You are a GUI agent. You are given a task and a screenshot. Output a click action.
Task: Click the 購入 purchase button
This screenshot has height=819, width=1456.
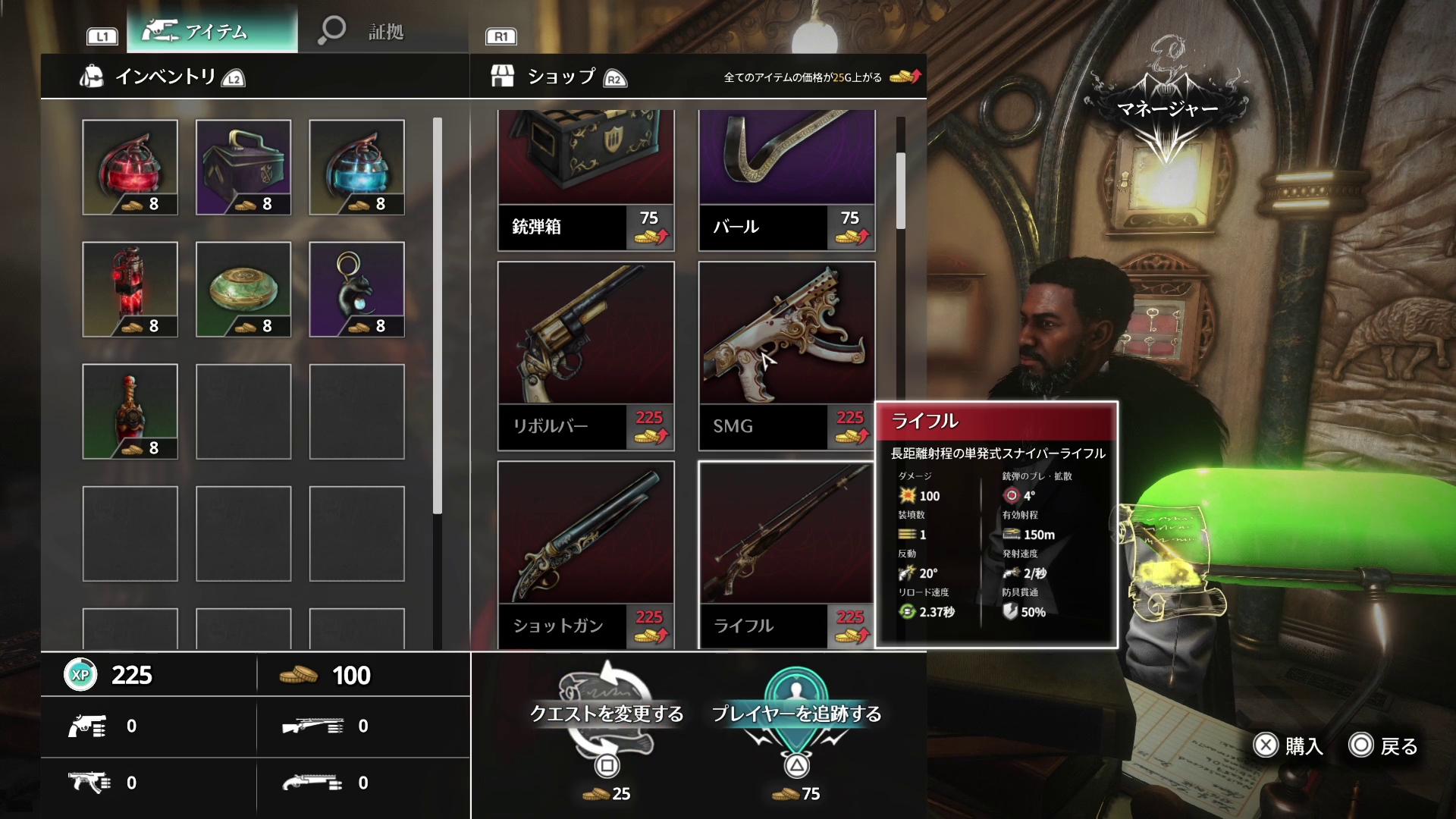[1288, 746]
